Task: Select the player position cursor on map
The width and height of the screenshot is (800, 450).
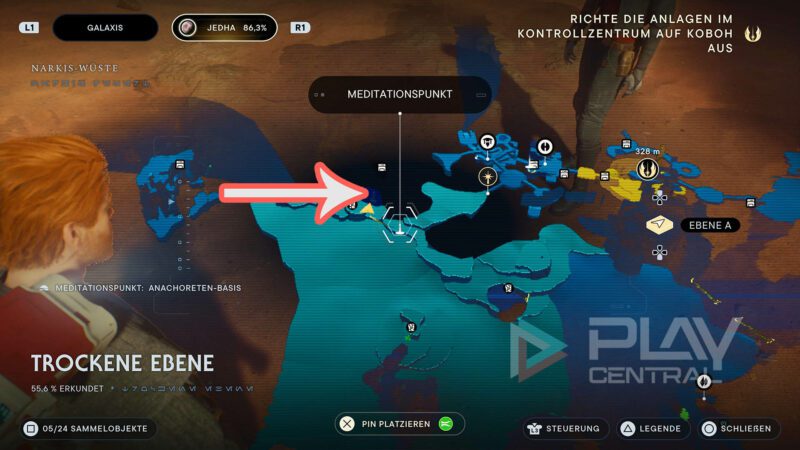Action: 400,222
